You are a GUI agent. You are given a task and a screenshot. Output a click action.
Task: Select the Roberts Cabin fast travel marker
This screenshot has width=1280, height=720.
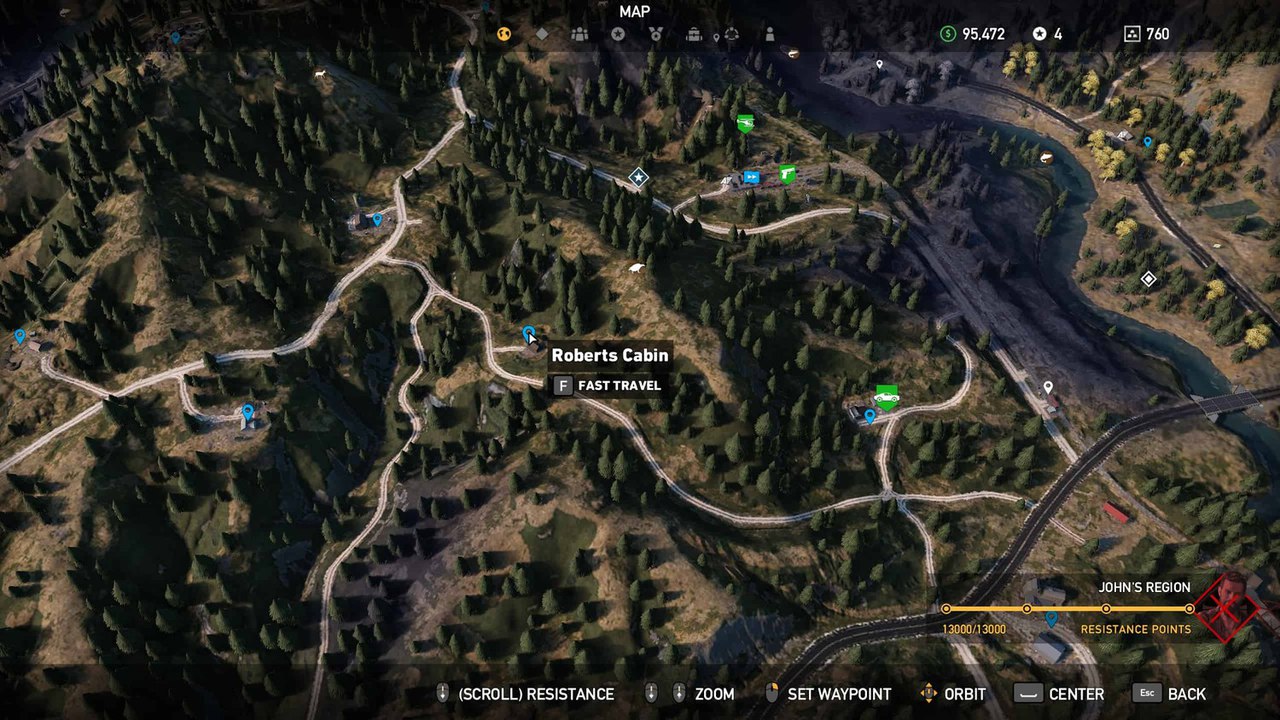pos(529,333)
